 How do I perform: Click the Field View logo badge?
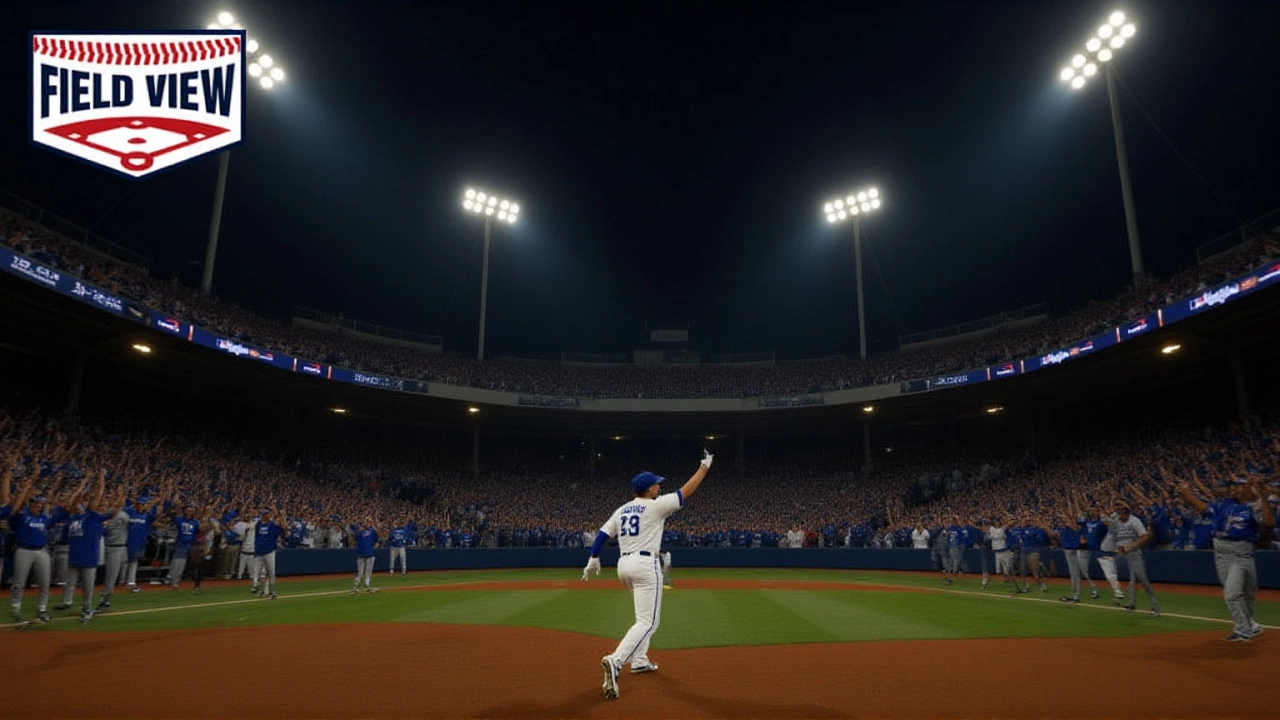[x=138, y=100]
